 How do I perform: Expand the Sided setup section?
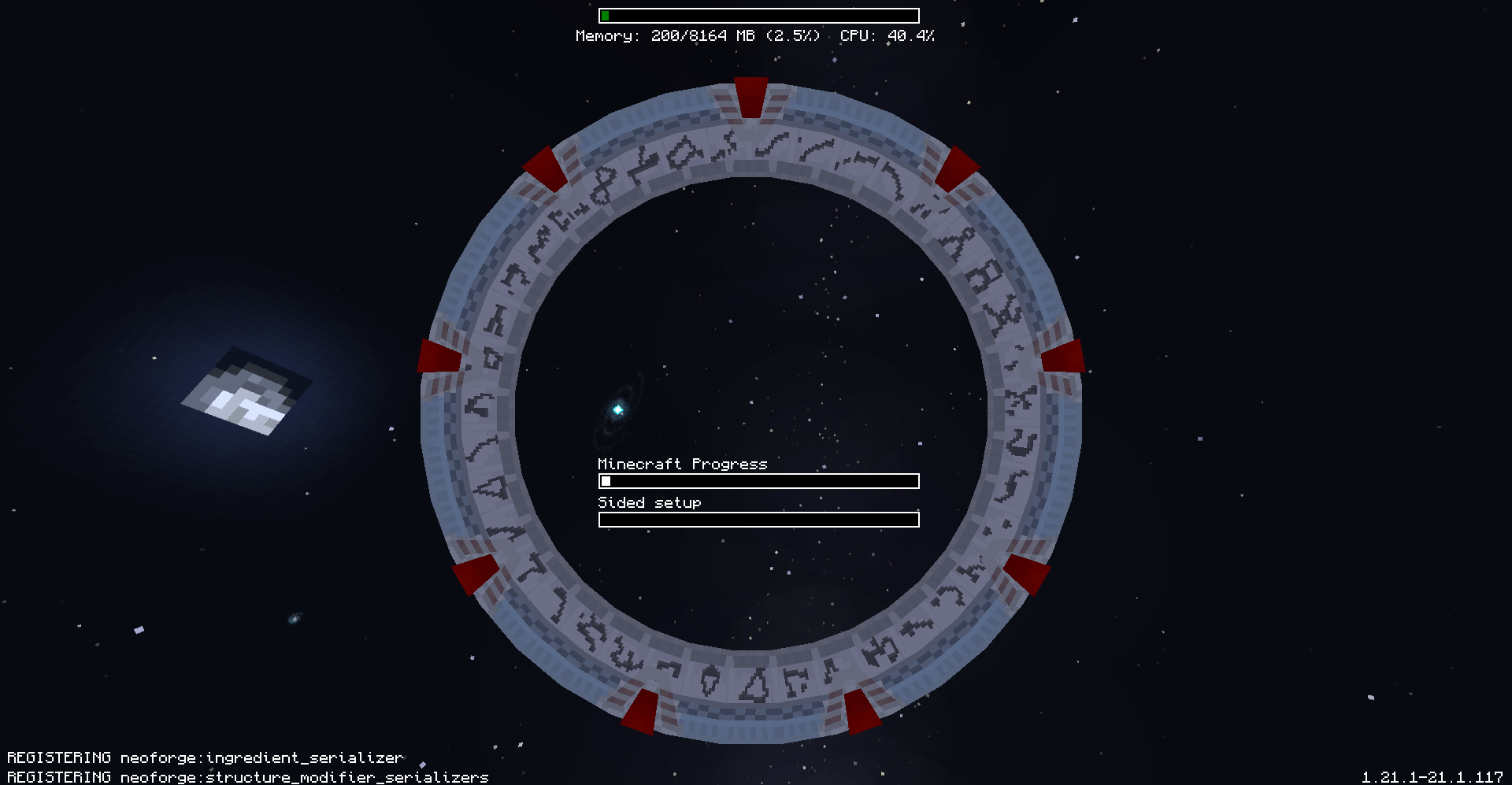pyautogui.click(x=758, y=519)
